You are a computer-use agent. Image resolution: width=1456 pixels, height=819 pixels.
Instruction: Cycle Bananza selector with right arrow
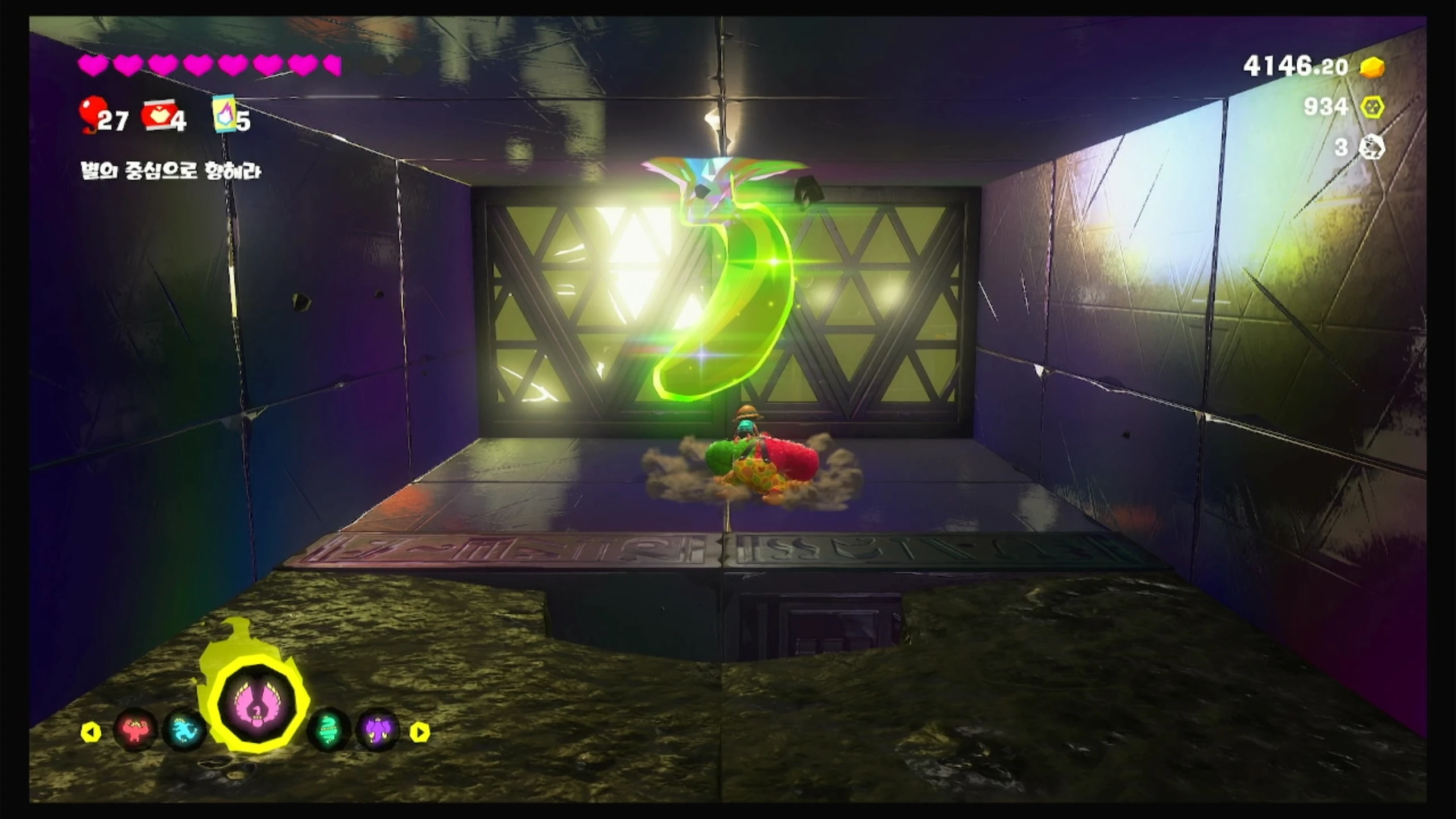click(420, 732)
